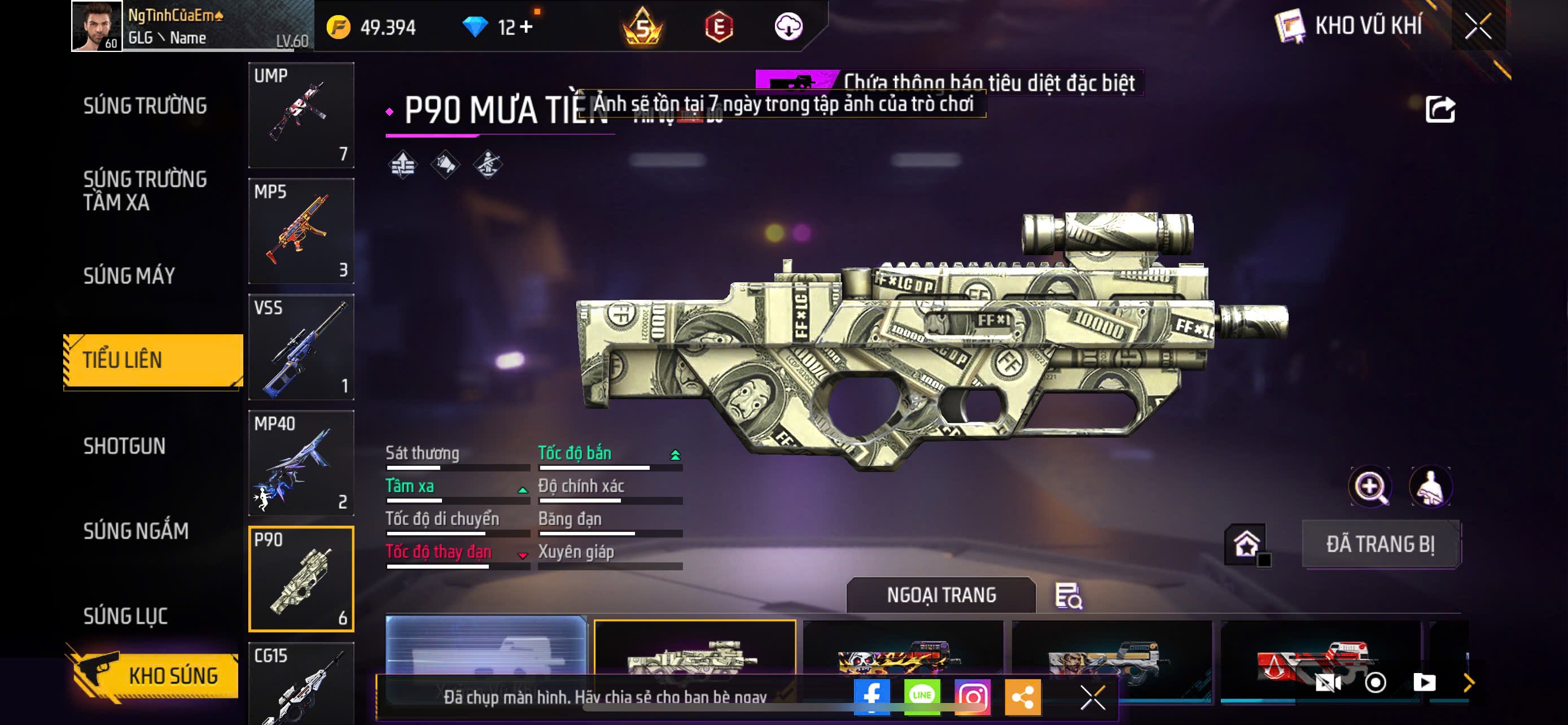Viewport: 1568px width, 725px height.
Task: Switch to the Shotgun category
Action: coord(124,446)
